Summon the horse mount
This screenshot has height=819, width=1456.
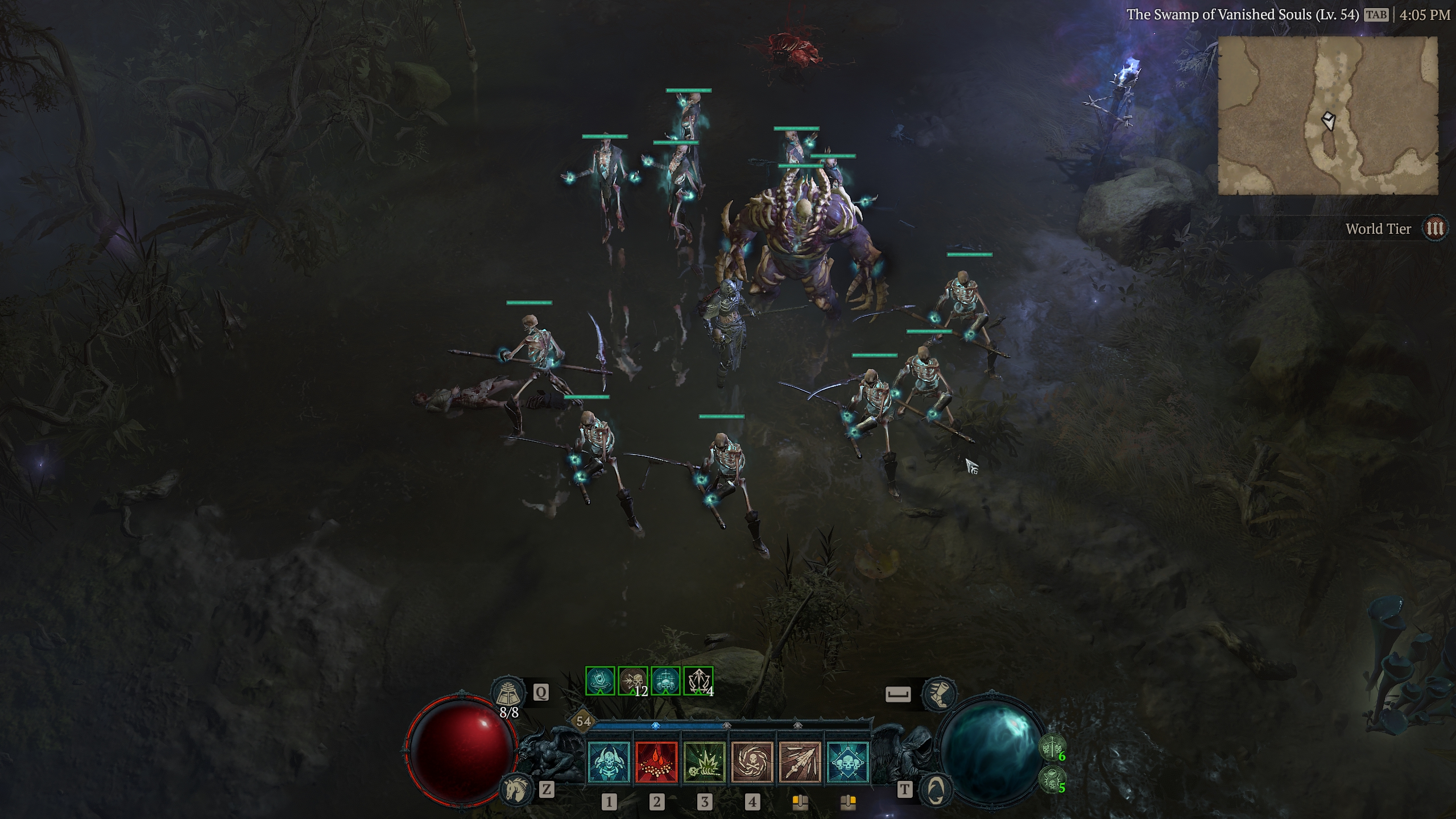pos(516,789)
